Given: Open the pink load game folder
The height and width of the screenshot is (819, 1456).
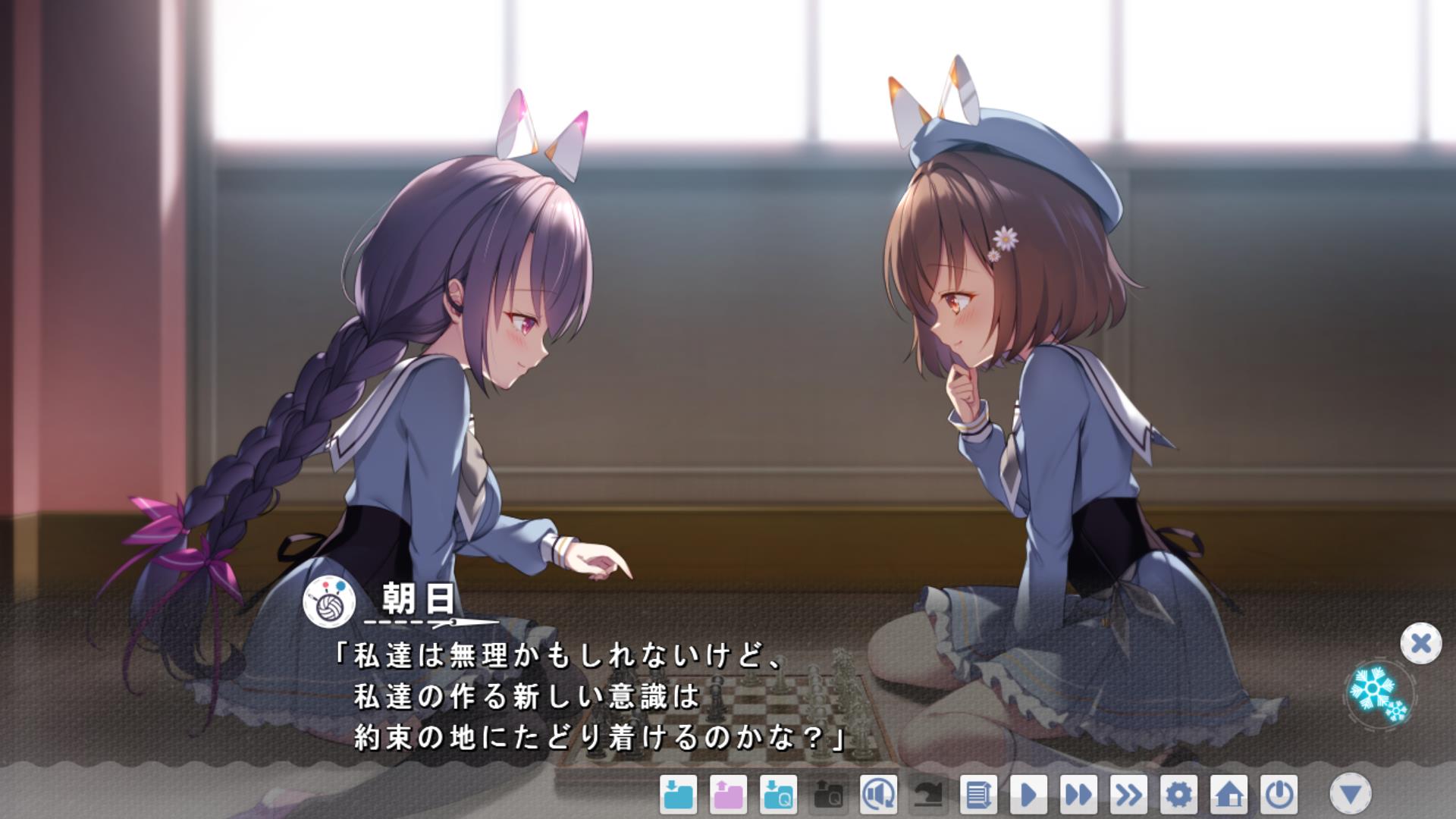Looking at the screenshot, I should click(727, 795).
